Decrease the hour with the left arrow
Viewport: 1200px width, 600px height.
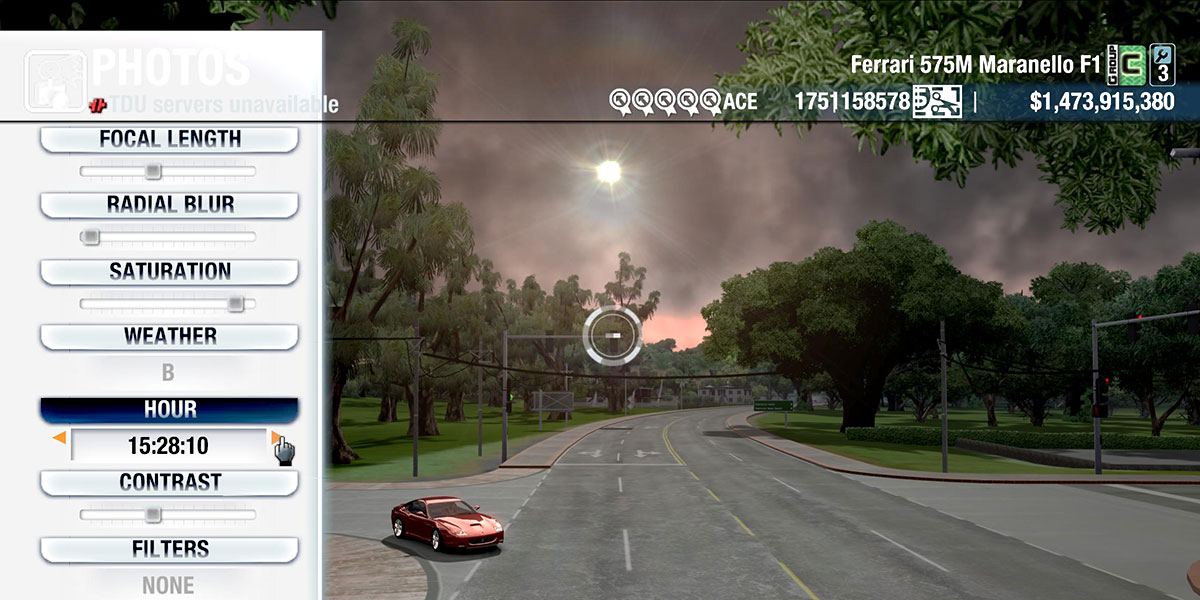tap(60, 438)
